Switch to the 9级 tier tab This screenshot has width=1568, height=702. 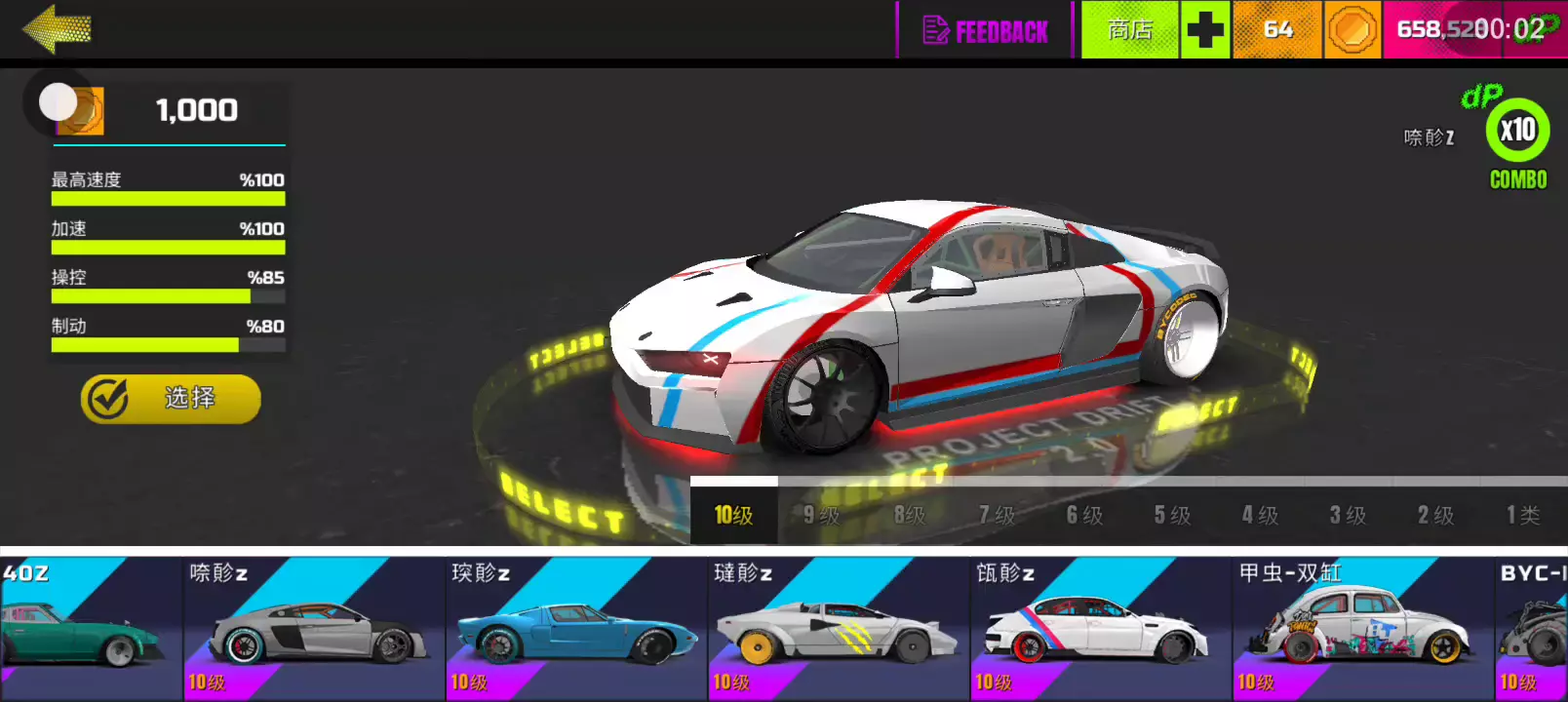pyautogui.click(x=821, y=515)
